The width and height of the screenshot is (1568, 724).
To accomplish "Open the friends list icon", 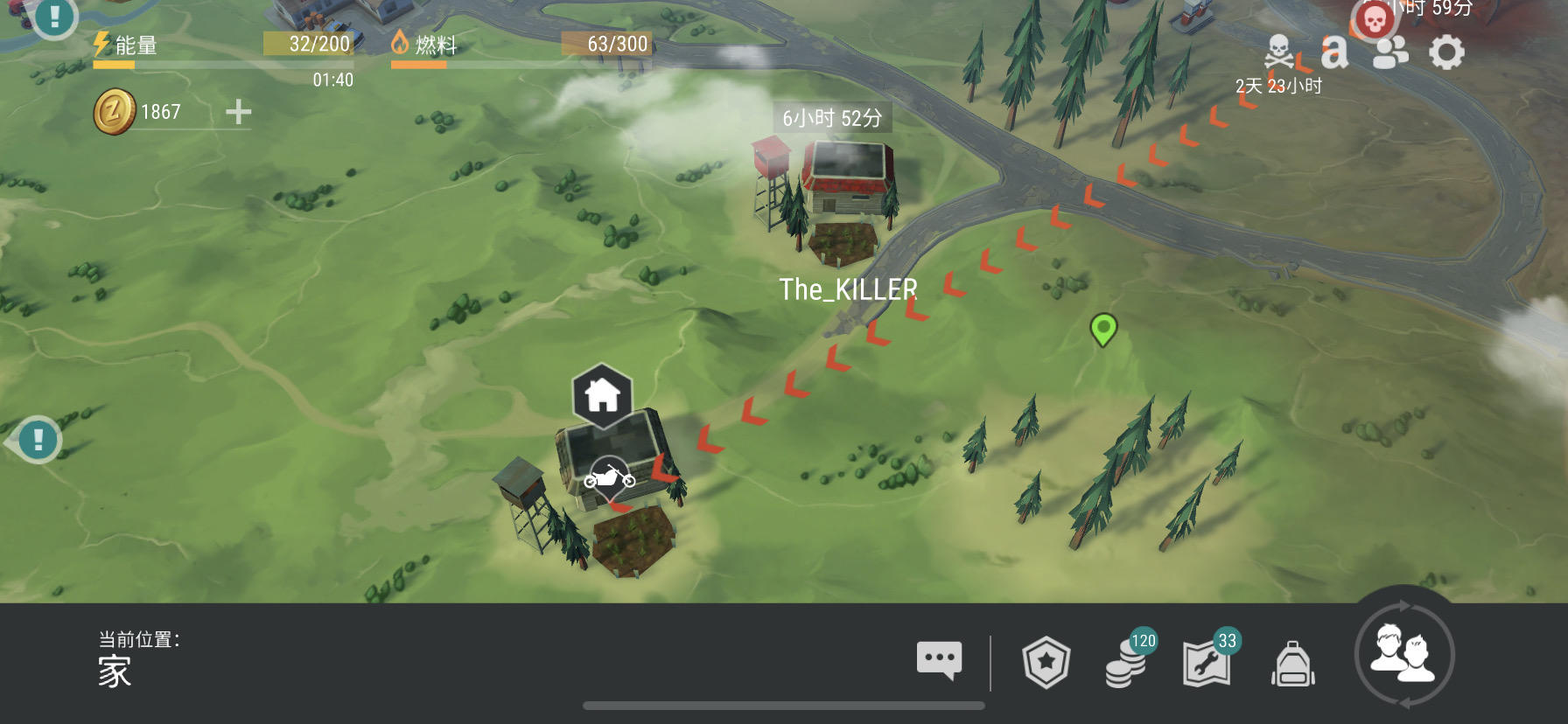I will pyautogui.click(x=1389, y=51).
